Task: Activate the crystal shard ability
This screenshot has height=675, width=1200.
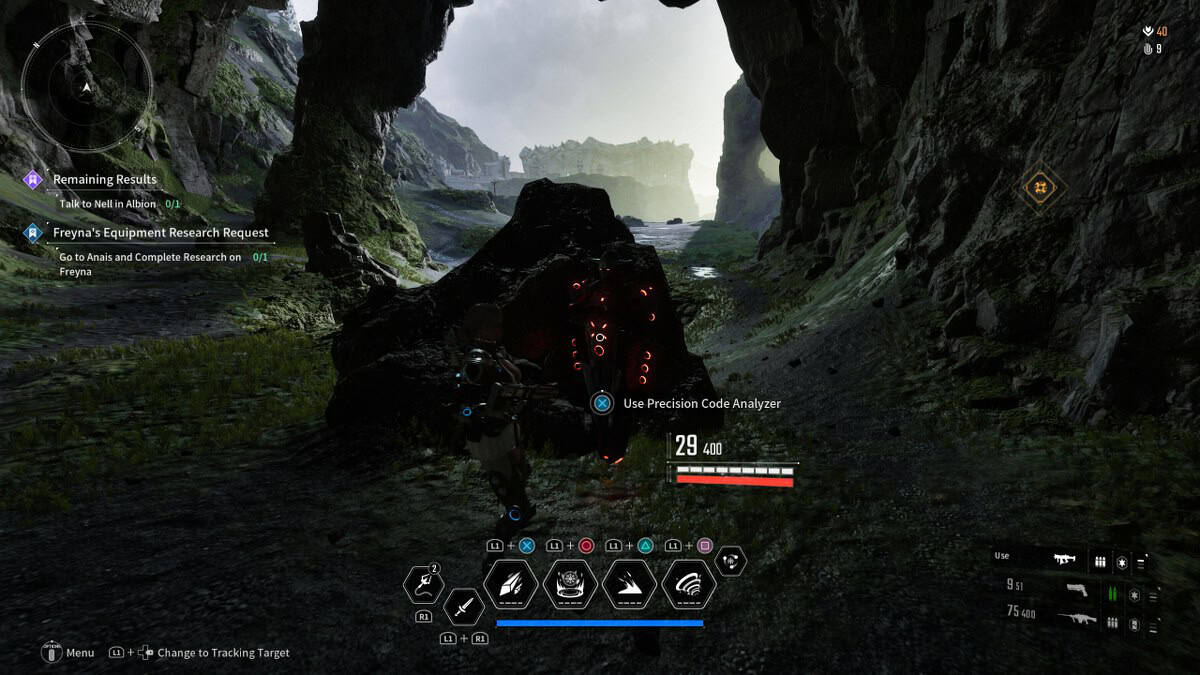Action: (511, 585)
